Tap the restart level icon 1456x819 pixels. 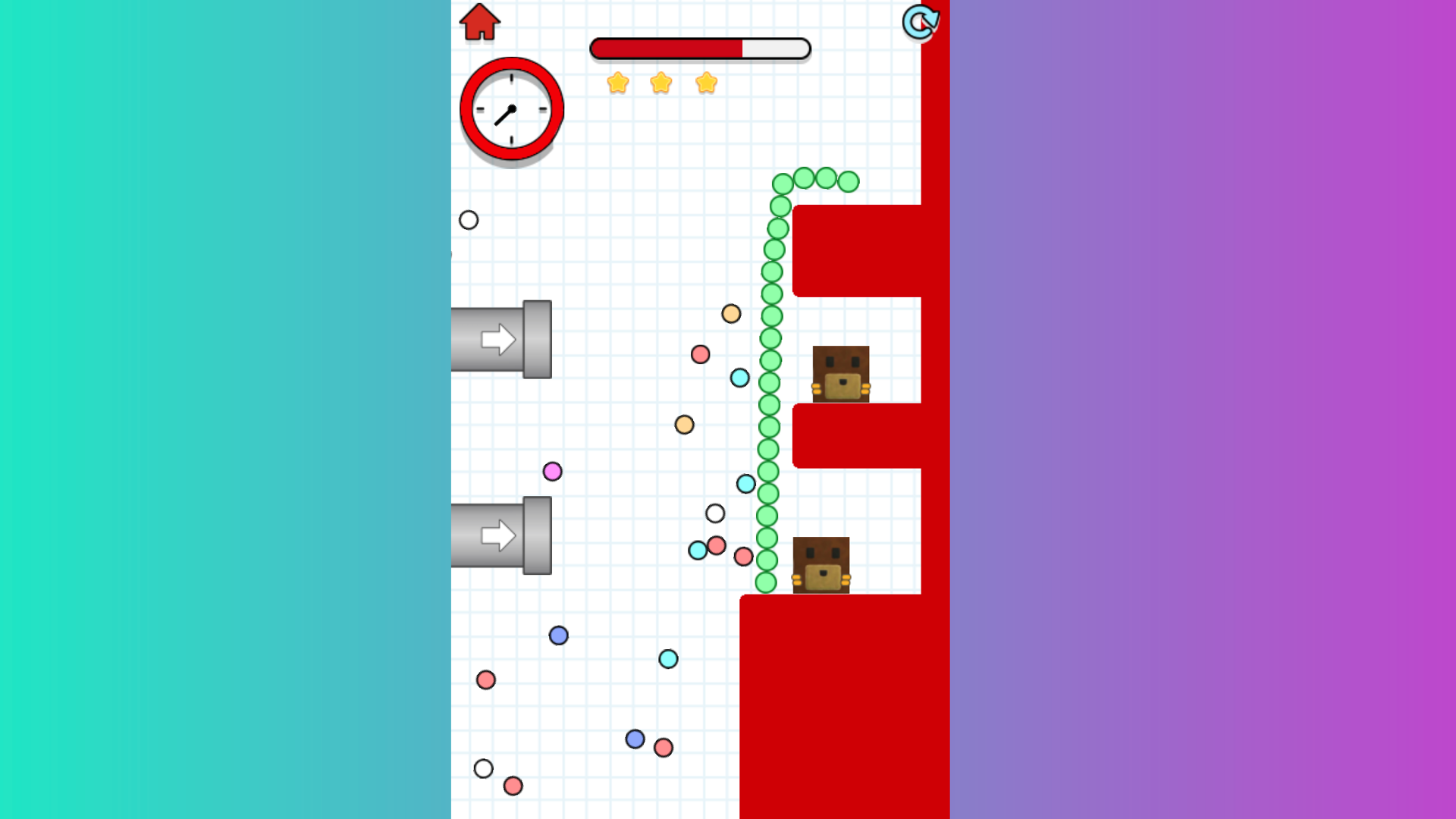[x=920, y=23]
